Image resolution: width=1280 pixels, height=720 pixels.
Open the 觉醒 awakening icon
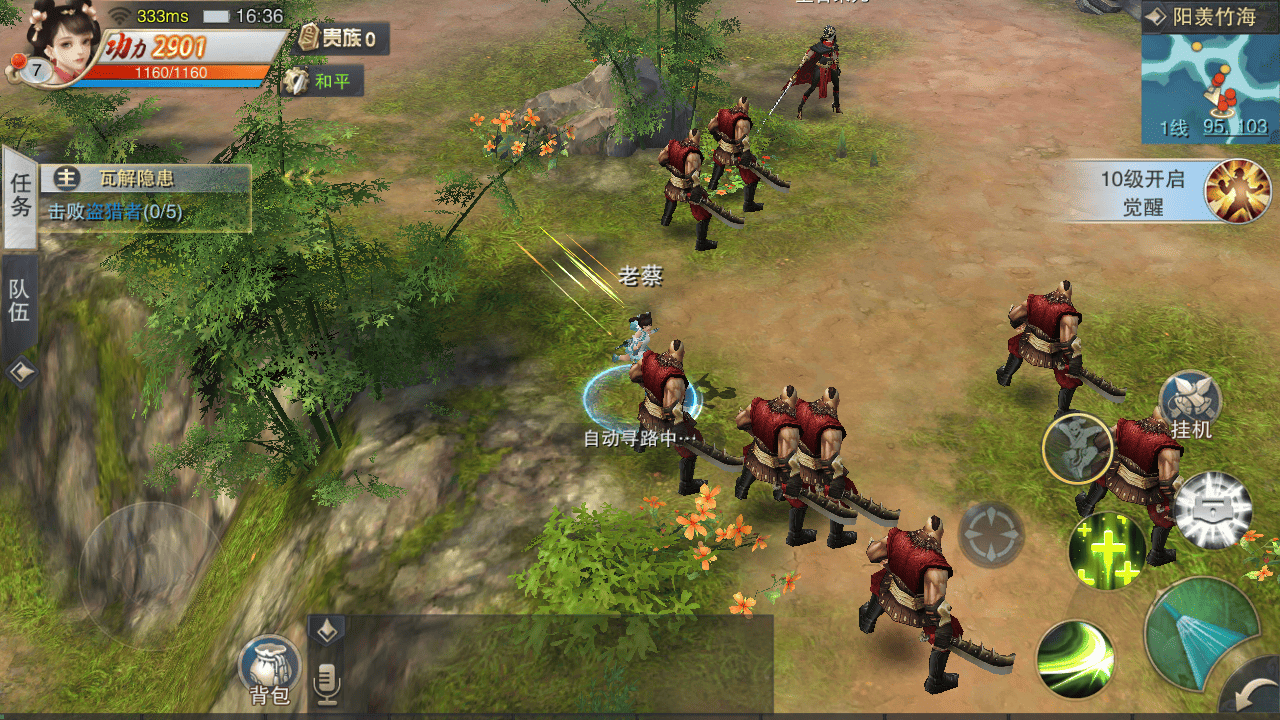[1237, 190]
